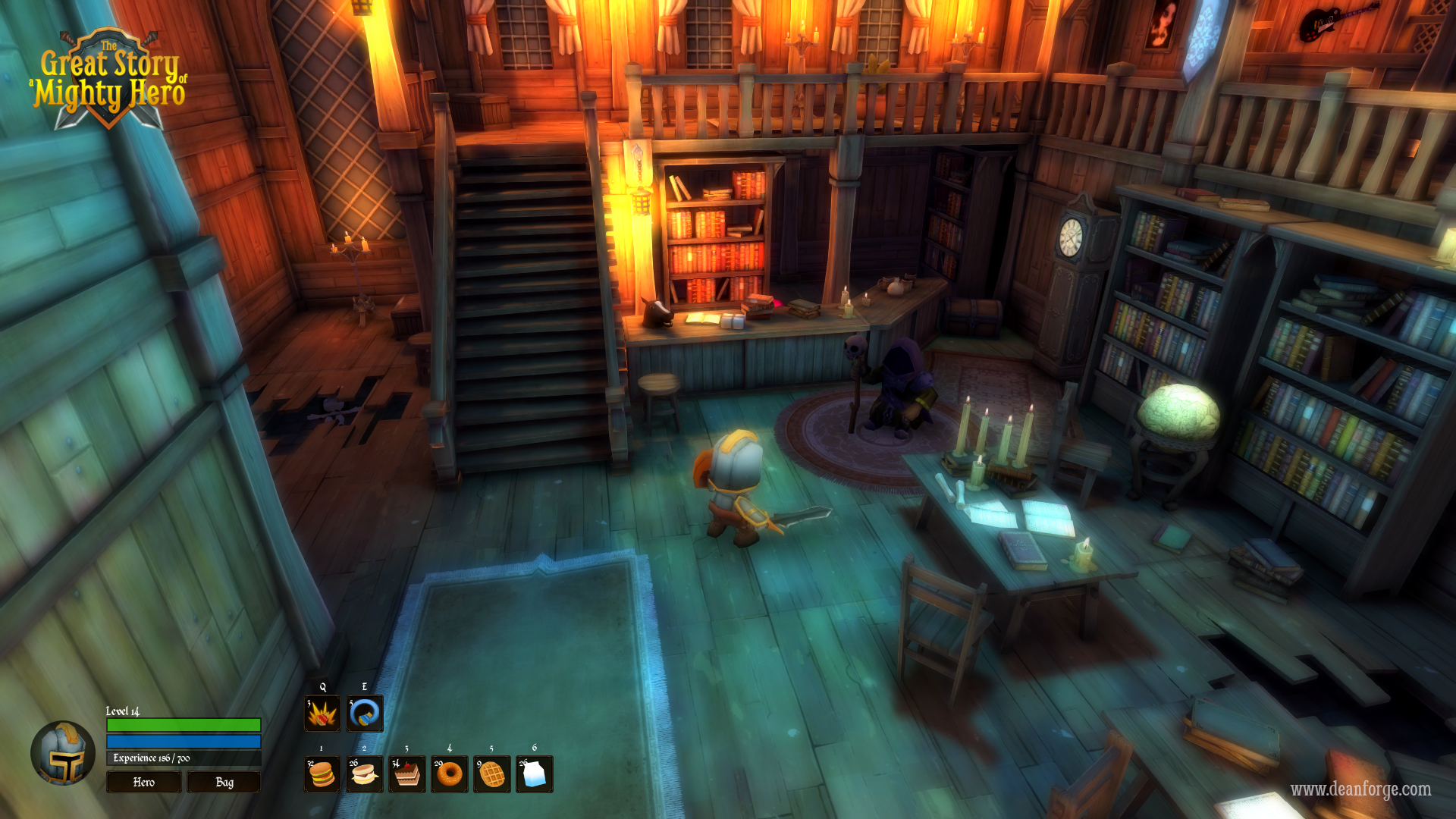Click the knight helmet portrait
Viewport: 1456px width, 819px height.
click(x=63, y=753)
